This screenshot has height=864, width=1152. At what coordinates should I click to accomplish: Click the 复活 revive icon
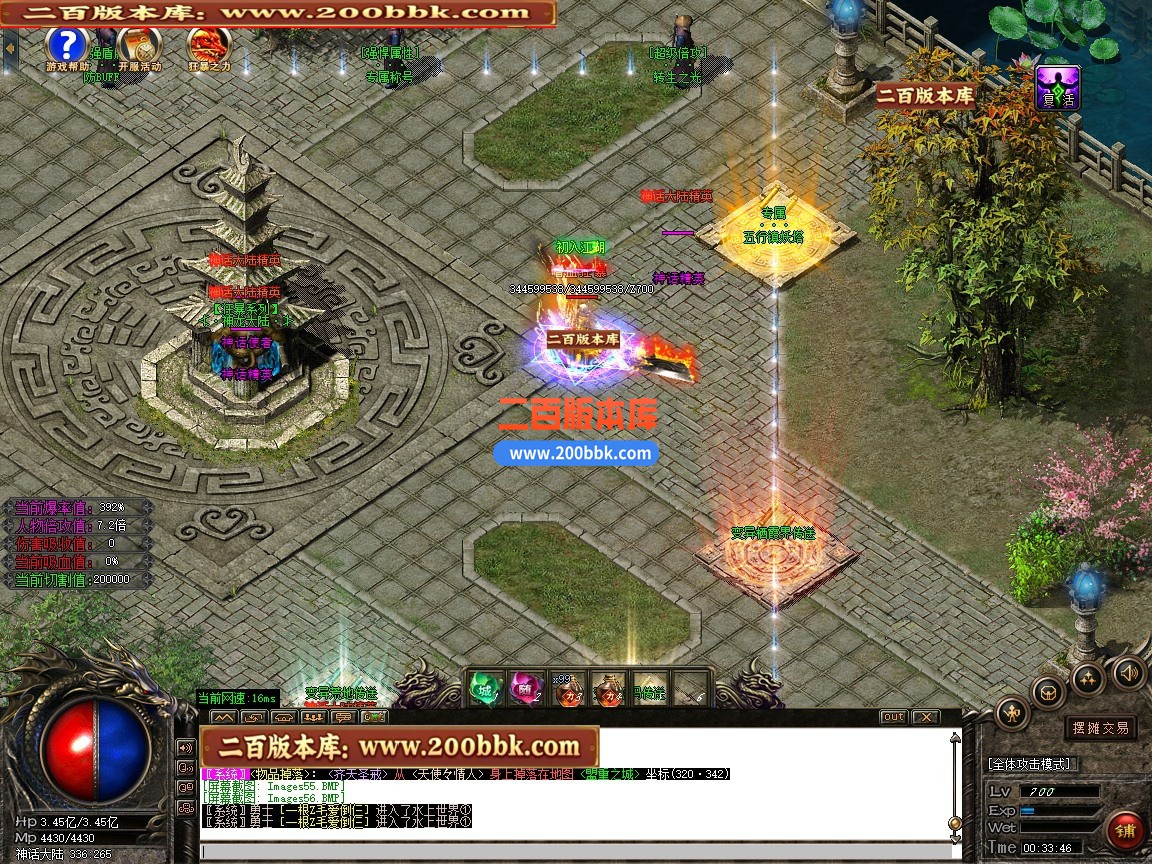click(1056, 87)
